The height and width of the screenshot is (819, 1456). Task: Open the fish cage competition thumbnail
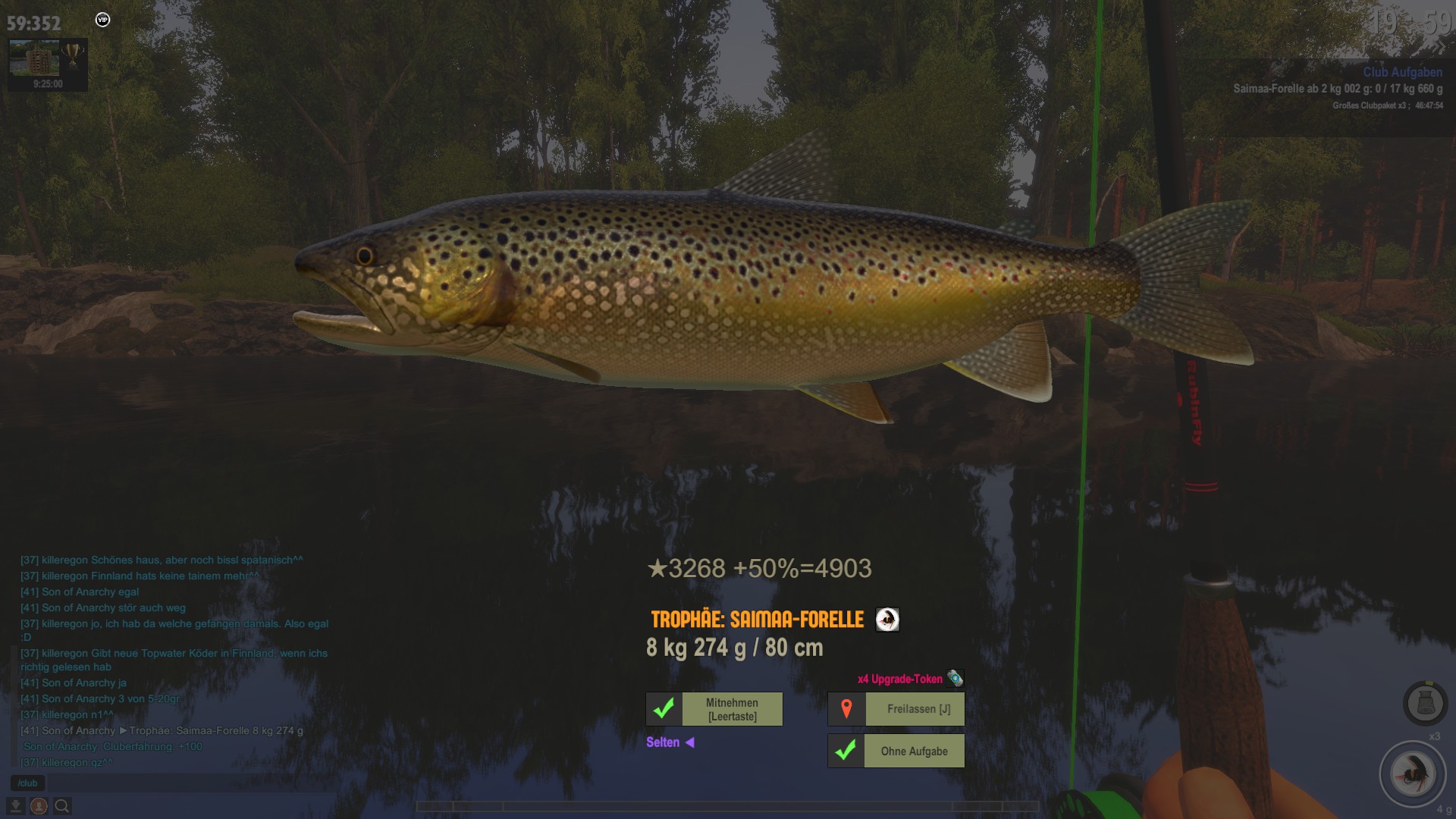point(34,58)
